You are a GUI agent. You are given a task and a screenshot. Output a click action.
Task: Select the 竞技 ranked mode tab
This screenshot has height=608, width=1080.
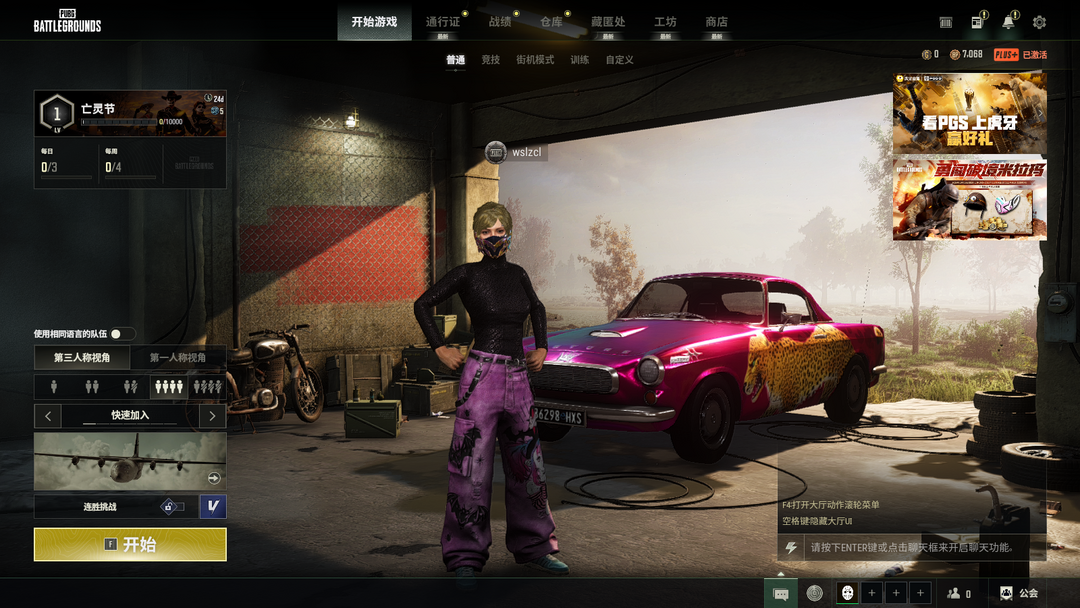click(x=490, y=60)
